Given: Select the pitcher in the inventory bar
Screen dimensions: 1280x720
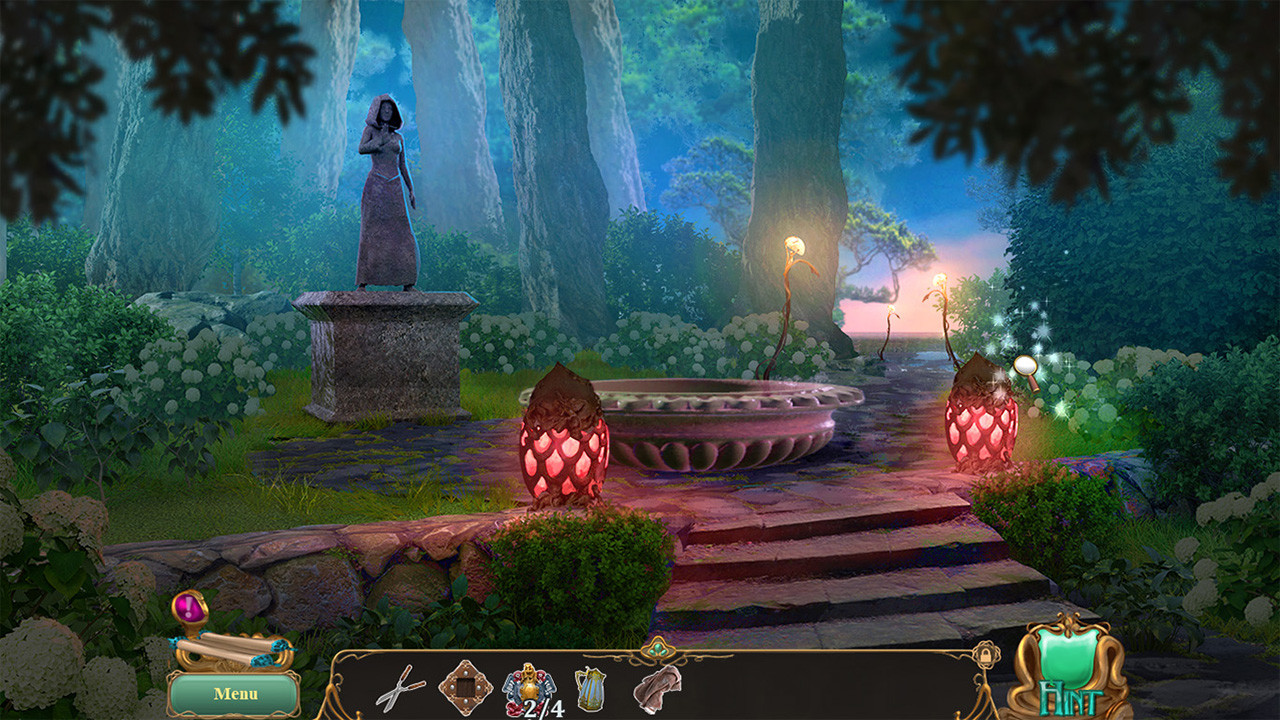Looking at the screenshot, I should tap(592, 690).
